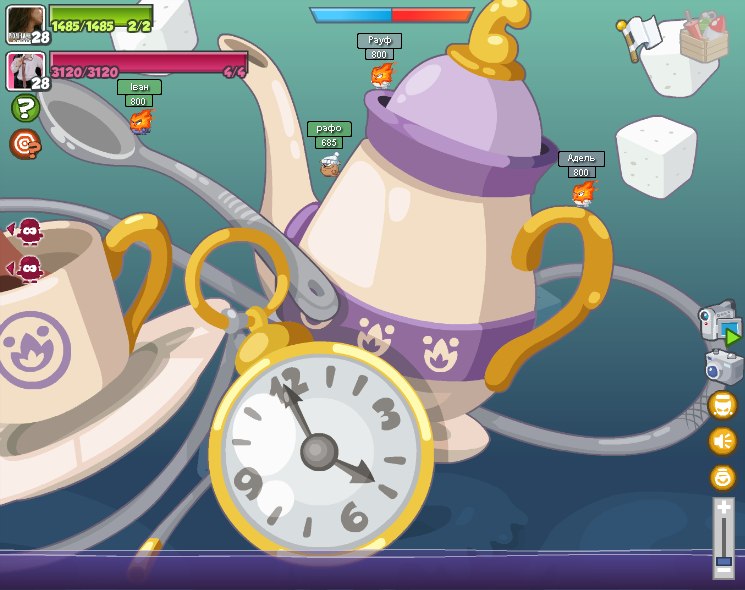The image size is (745, 590).
Task: Click the lower off-screen enemy indicator arrow
Action: 27,268
